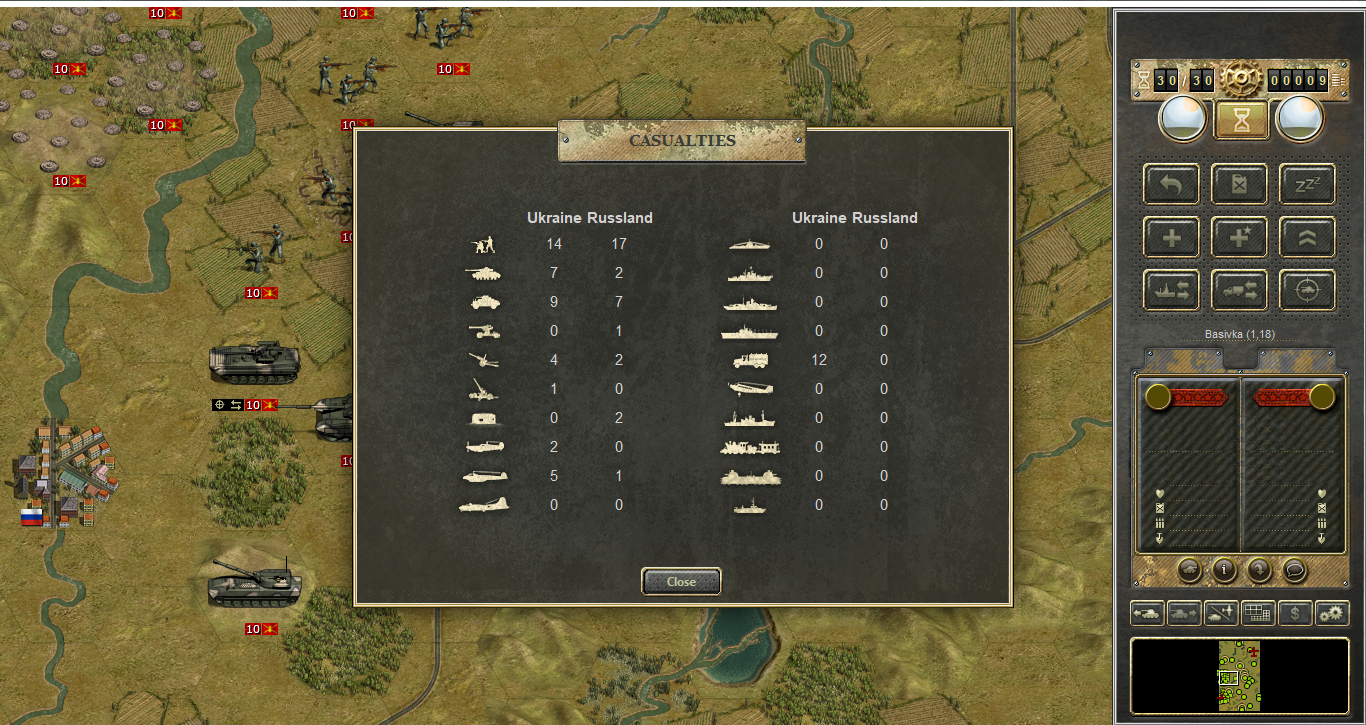This screenshot has width=1366, height=725.
Task: Put the unit to sleep (ZZZ button)
Action: pyautogui.click(x=1307, y=184)
